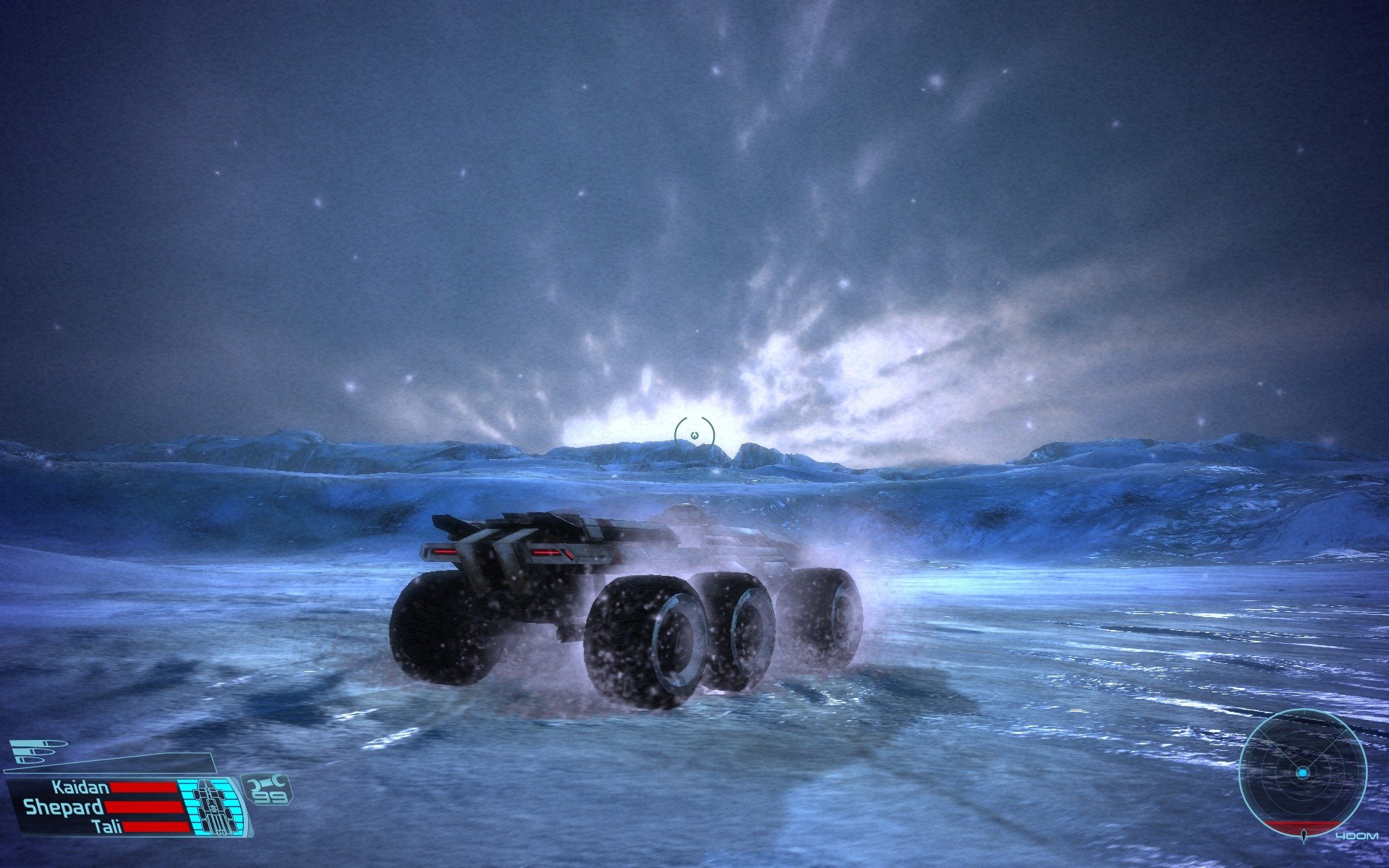
Task: Select Tali in the squad panel
Action: tap(107, 826)
